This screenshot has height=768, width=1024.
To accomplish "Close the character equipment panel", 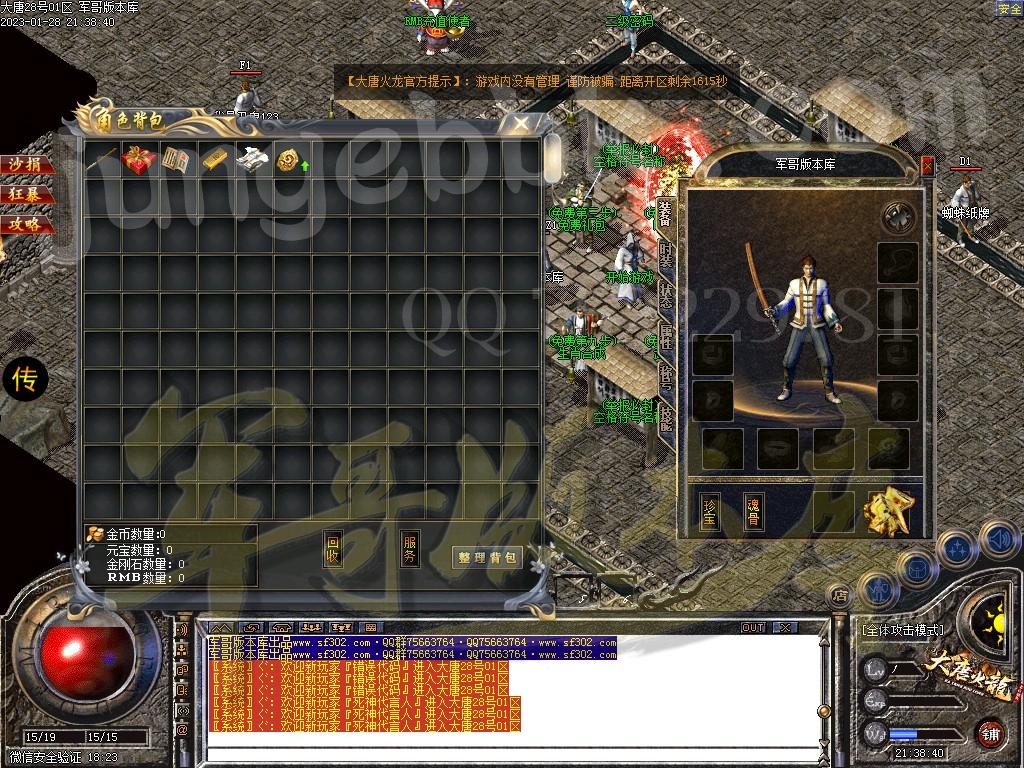I will (927, 166).
